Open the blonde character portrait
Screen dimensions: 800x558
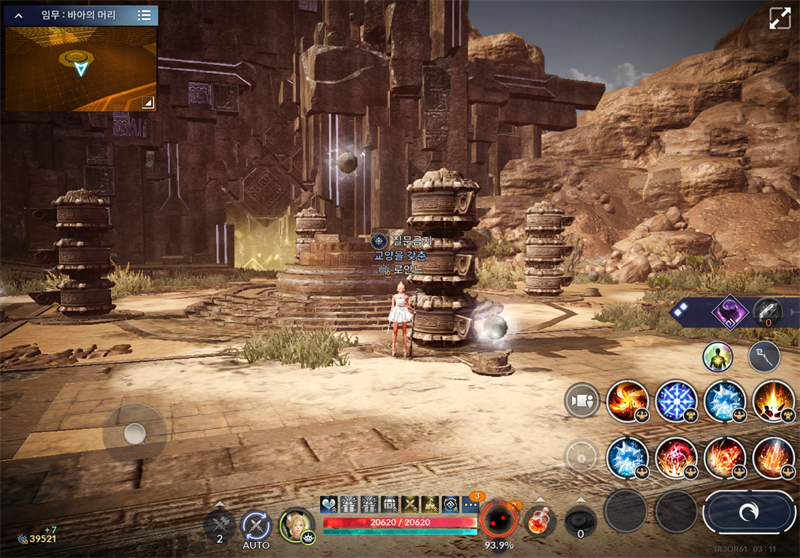[x=296, y=525]
